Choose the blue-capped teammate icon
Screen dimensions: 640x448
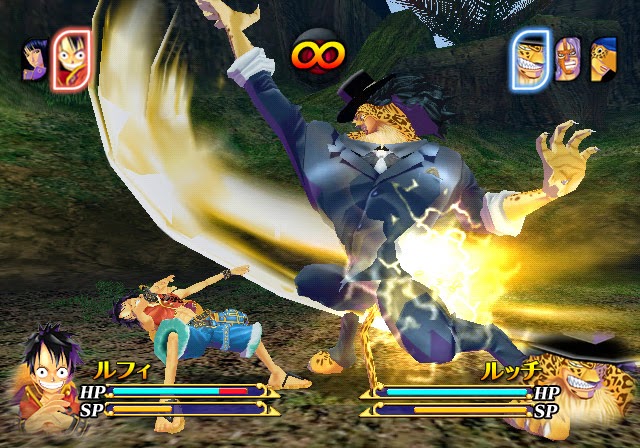coord(602,61)
